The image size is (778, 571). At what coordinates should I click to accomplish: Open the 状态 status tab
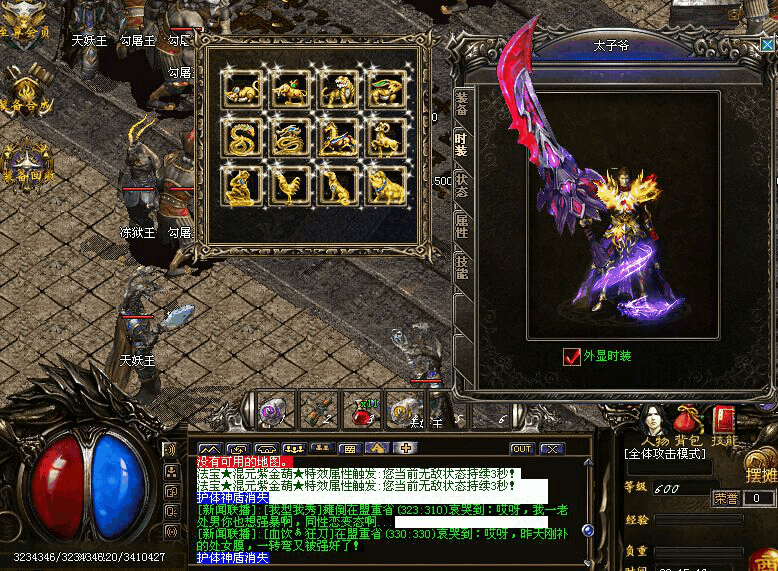(x=461, y=185)
